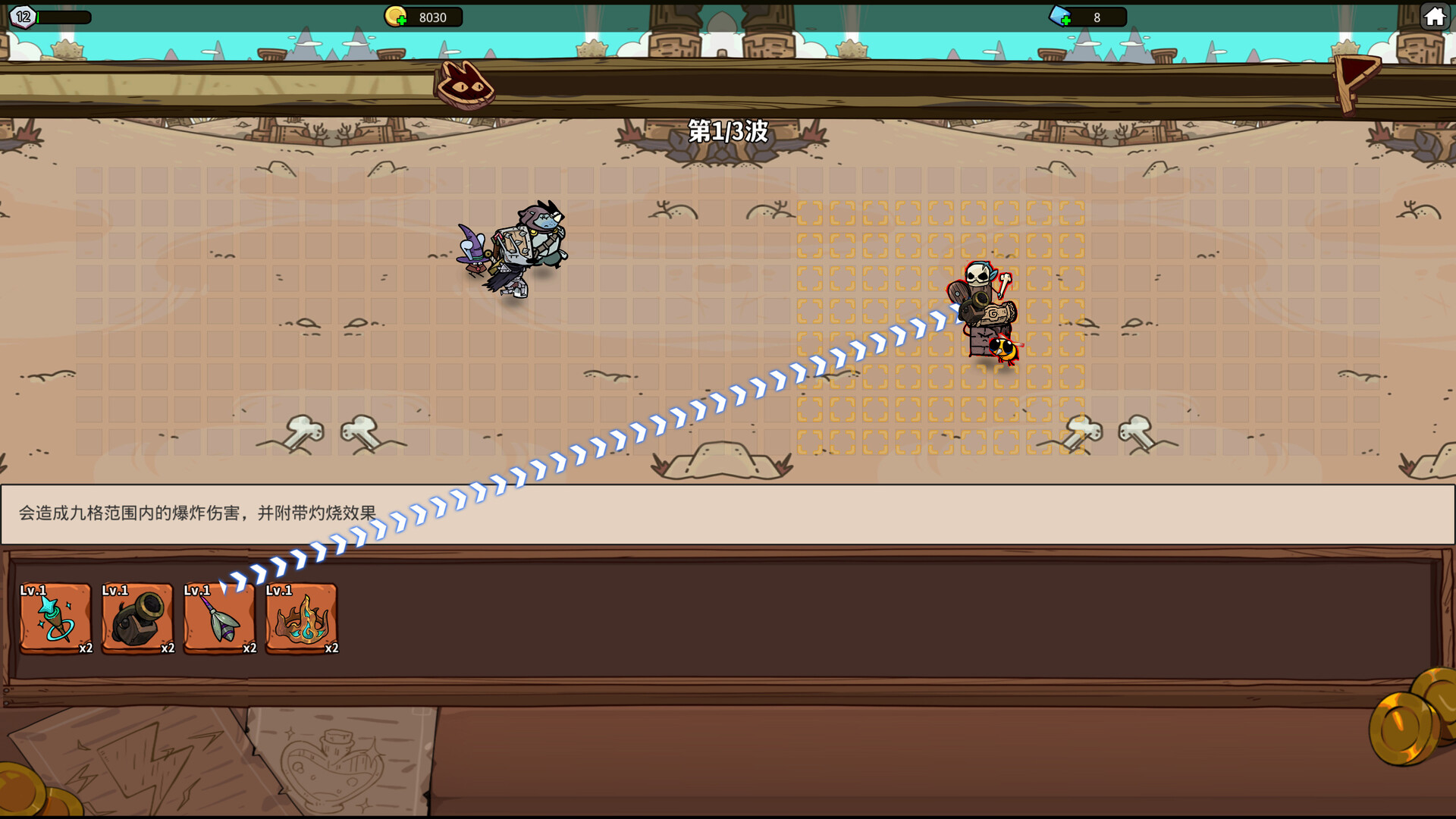Click the black cat head icon on the beam

465,86
